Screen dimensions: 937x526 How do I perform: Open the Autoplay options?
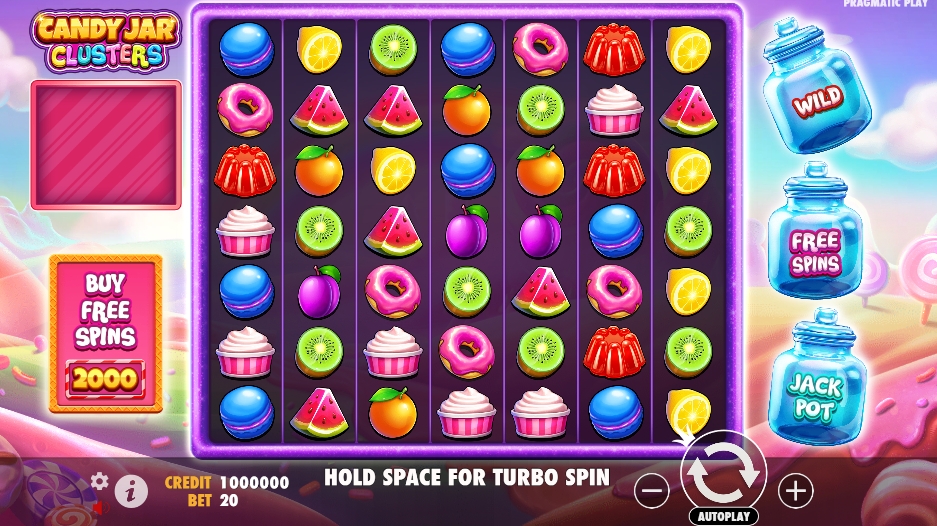tap(723, 516)
